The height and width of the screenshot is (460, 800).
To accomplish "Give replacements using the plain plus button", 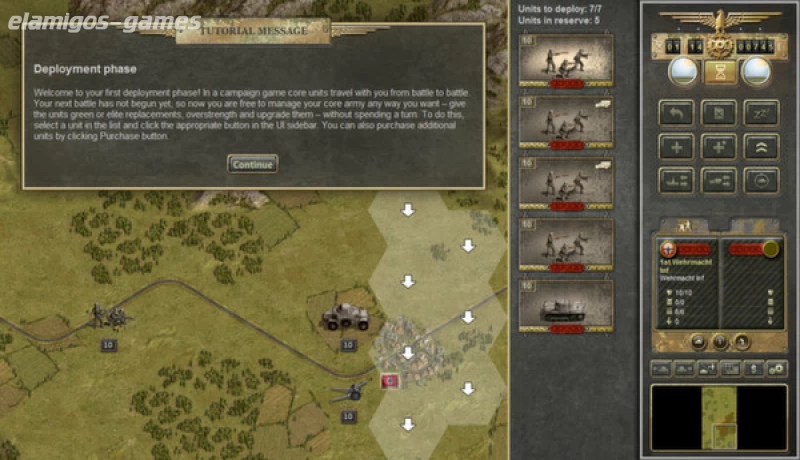I will pyautogui.click(x=676, y=146).
